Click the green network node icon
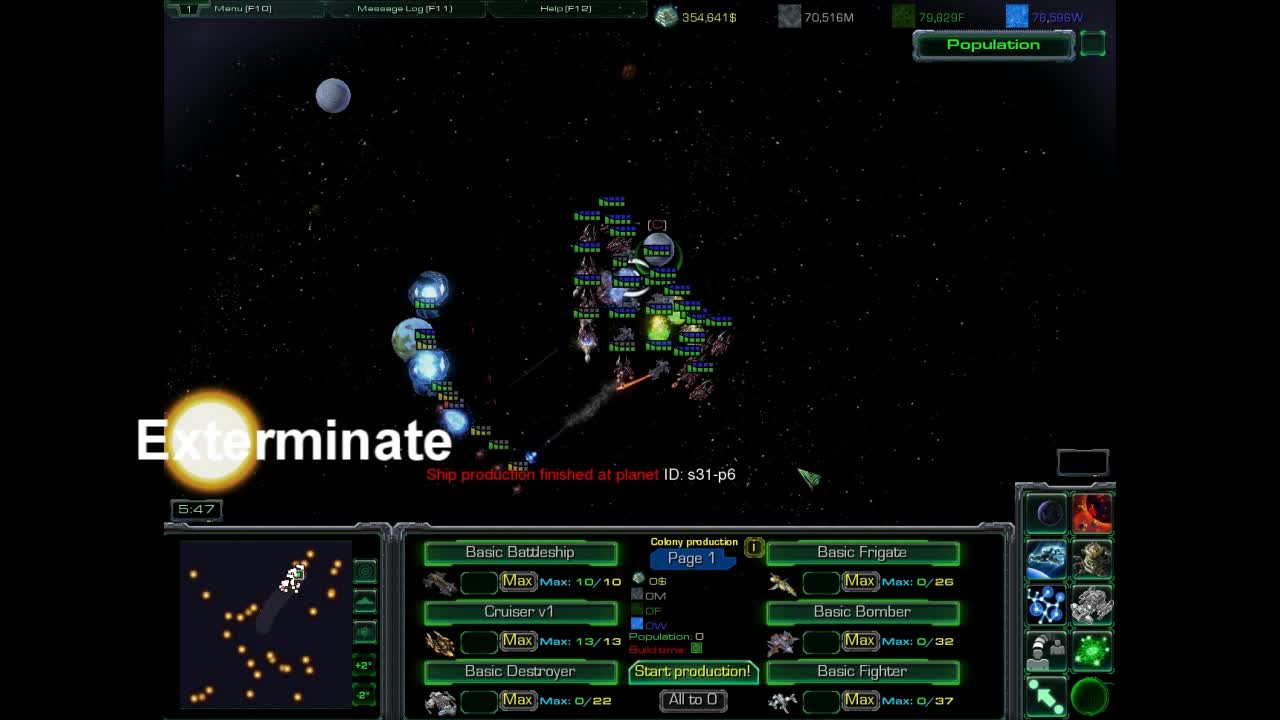This screenshot has height=720, width=1280. click(1093, 650)
